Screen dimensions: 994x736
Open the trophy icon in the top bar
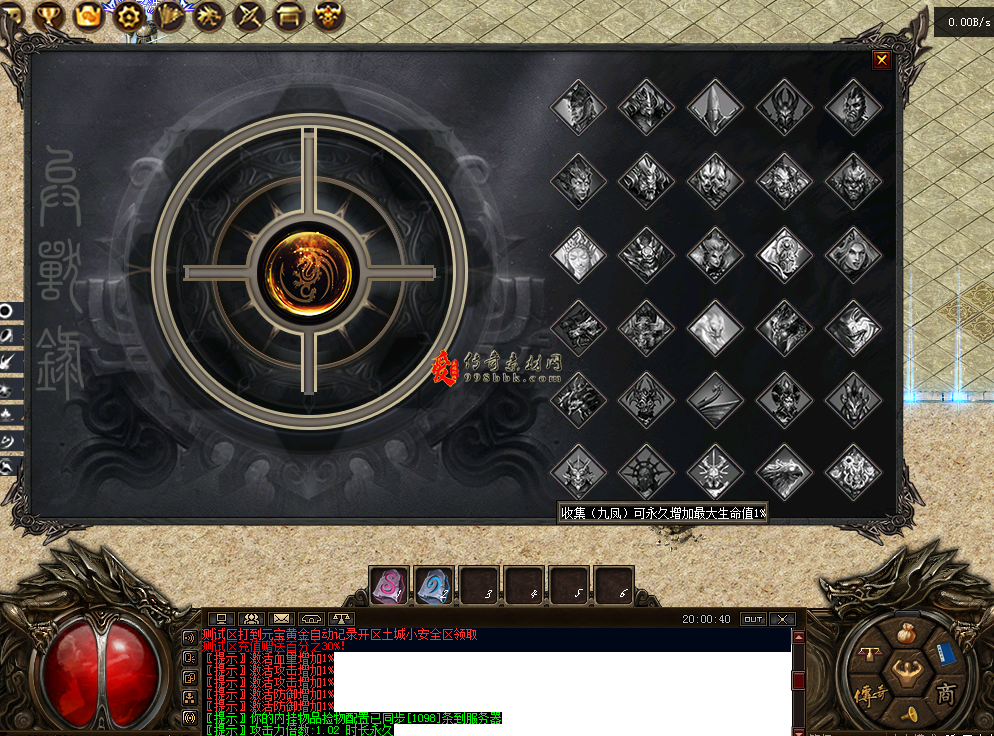[48, 15]
